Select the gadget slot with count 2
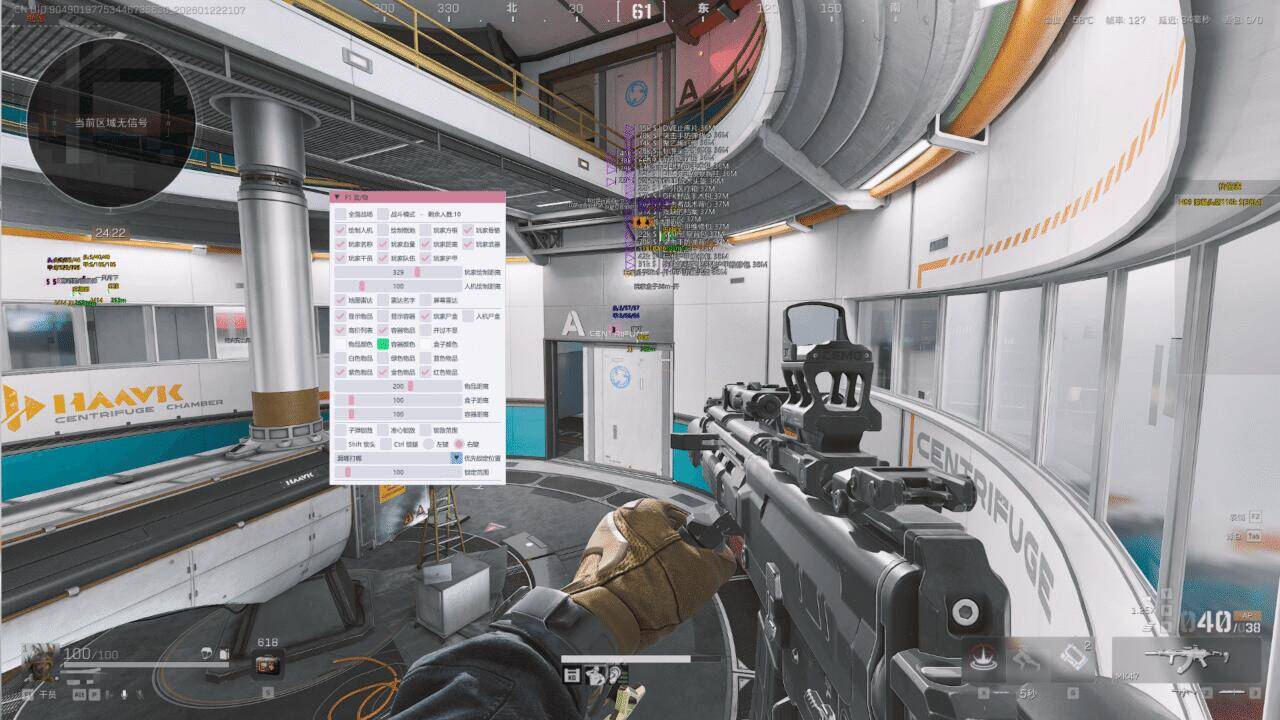1280x720 pixels. tap(1071, 657)
